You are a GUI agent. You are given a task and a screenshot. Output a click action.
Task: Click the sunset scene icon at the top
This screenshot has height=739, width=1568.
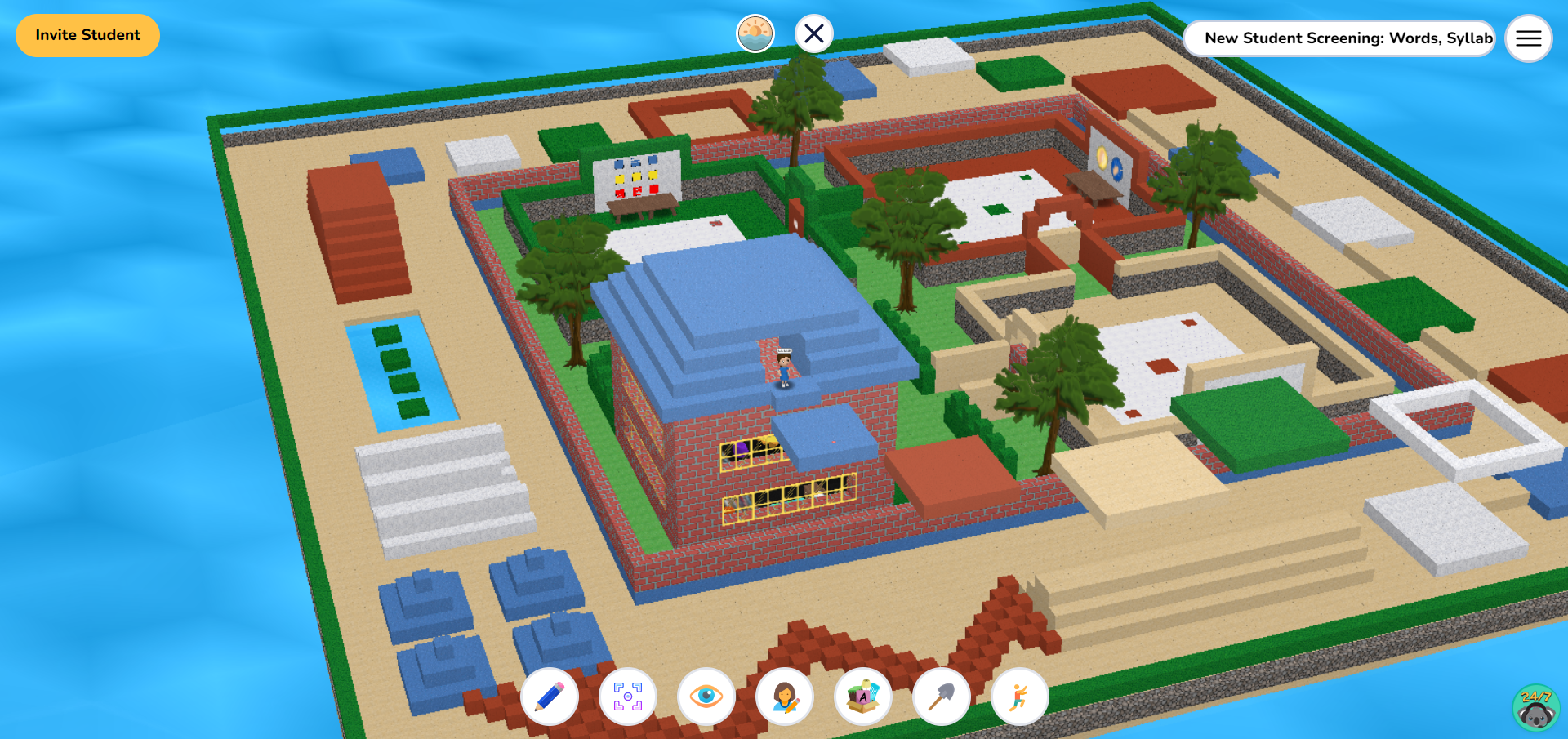tap(755, 33)
